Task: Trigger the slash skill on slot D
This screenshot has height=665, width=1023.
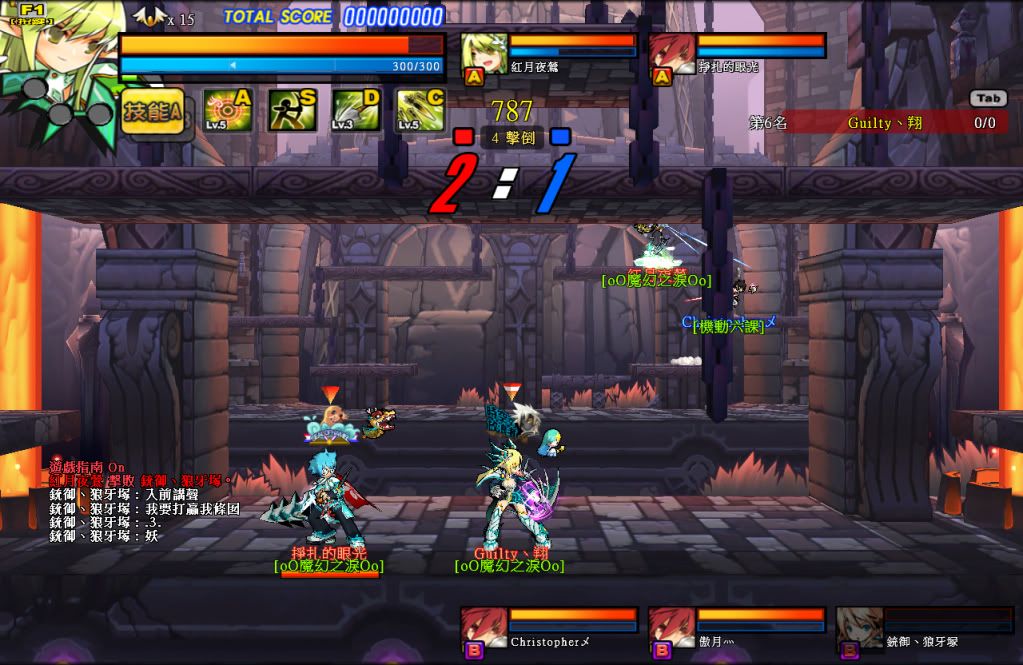Action: [356, 110]
